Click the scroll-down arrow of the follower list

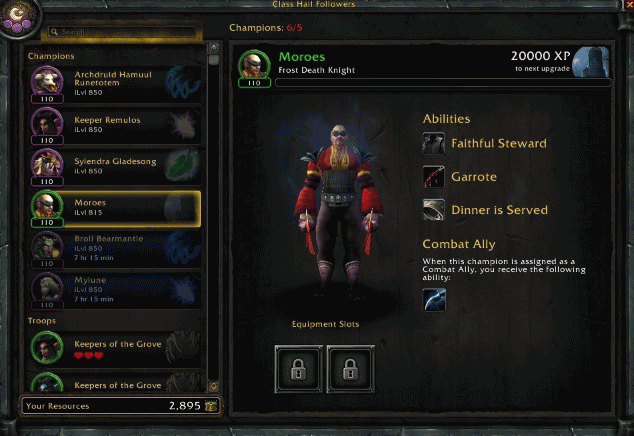(213, 385)
